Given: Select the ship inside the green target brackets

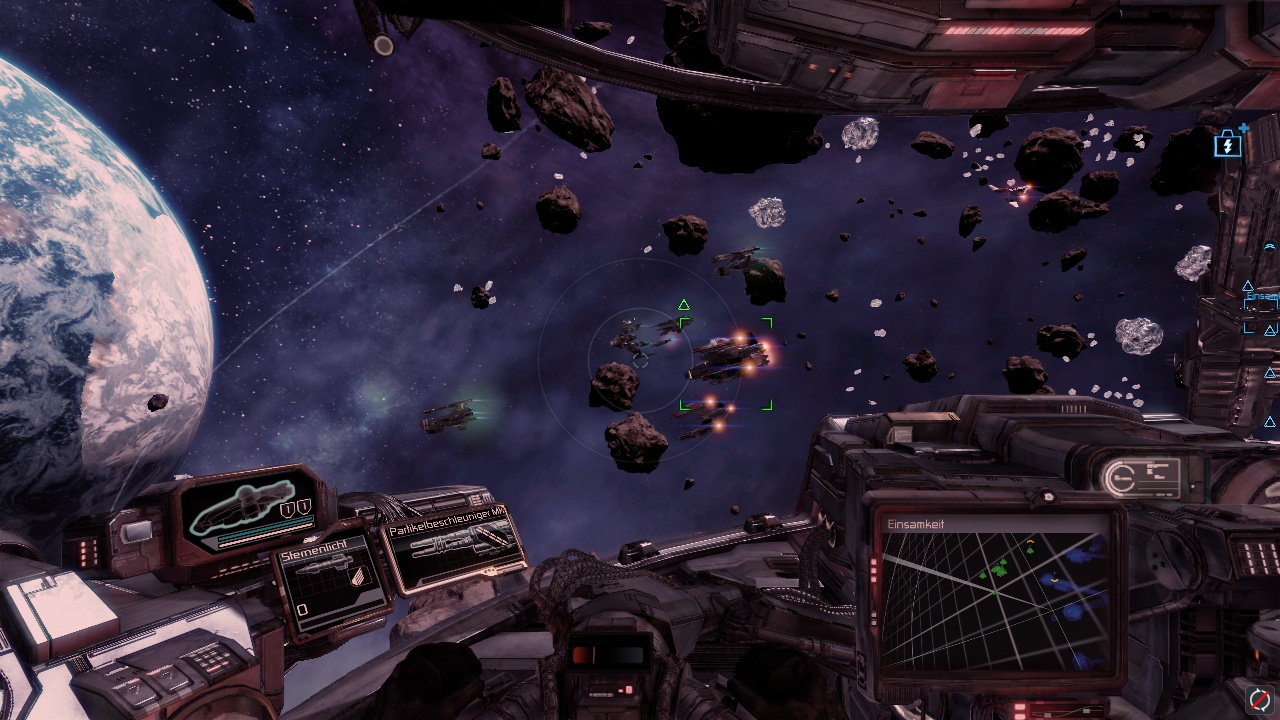Looking at the screenshot, I should 727,358.
